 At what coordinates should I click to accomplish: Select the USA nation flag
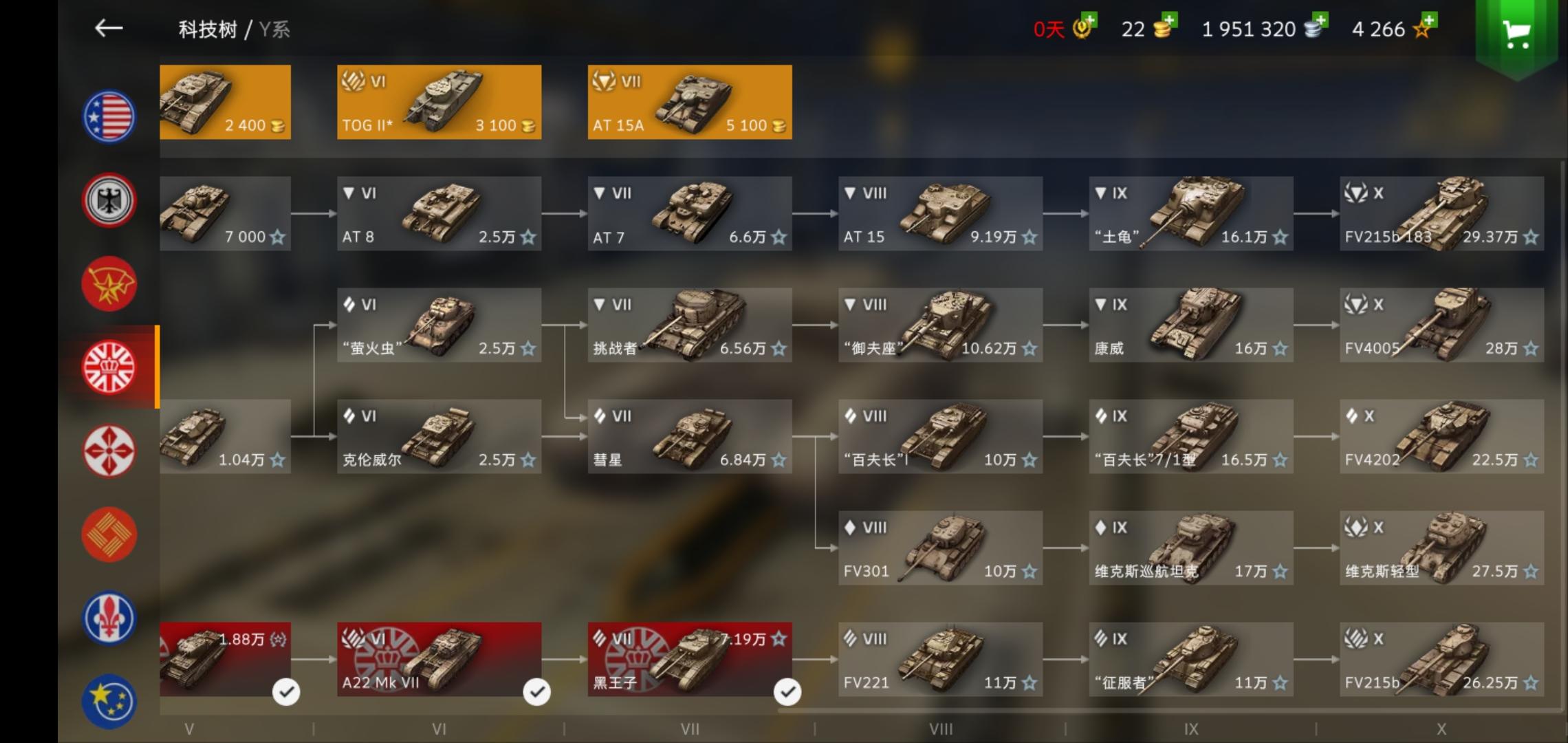[x=109, y=117]
